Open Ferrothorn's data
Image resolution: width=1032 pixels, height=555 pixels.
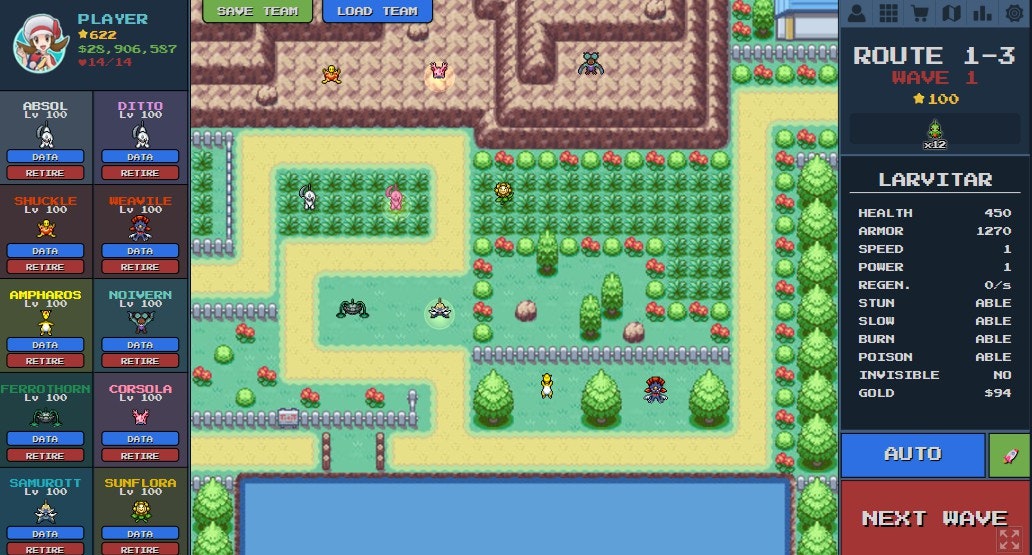(45, 439)
